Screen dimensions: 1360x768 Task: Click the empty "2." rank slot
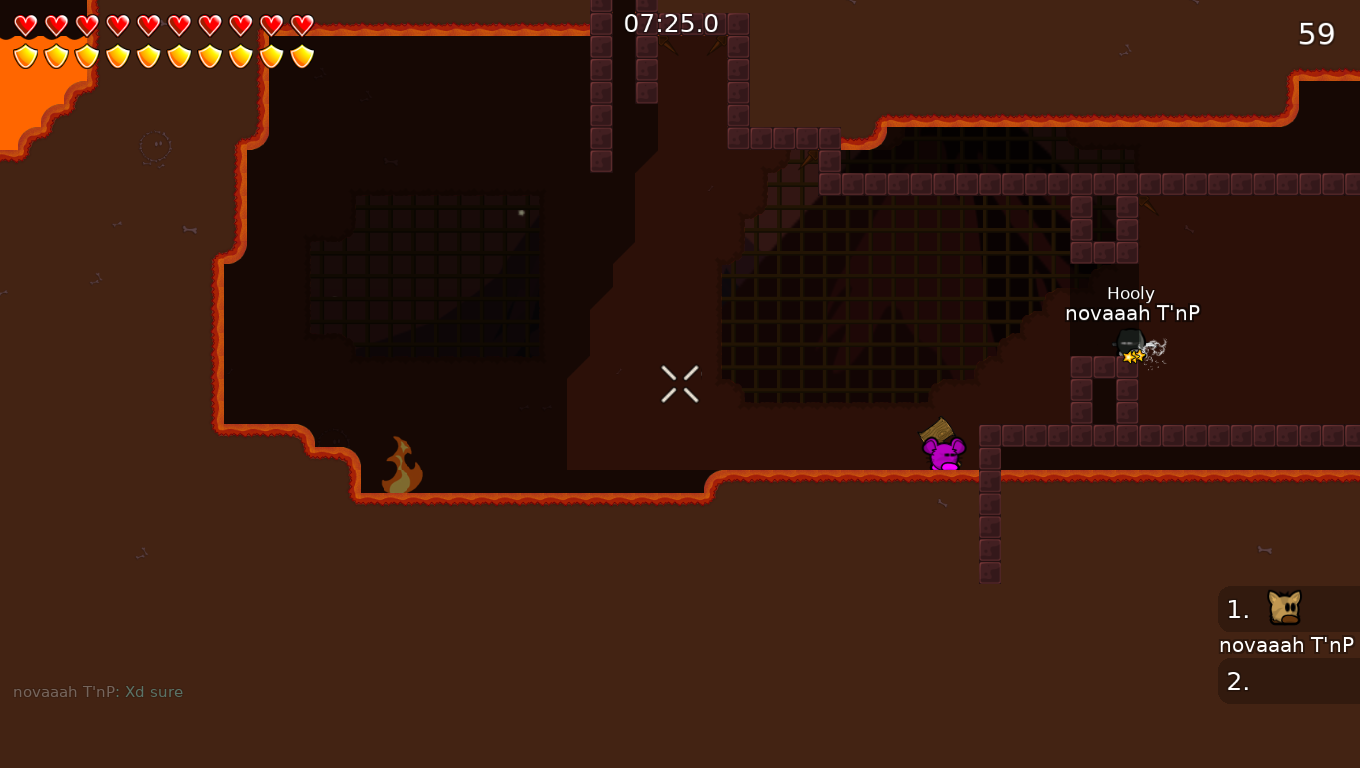[x=1238, y=681]
